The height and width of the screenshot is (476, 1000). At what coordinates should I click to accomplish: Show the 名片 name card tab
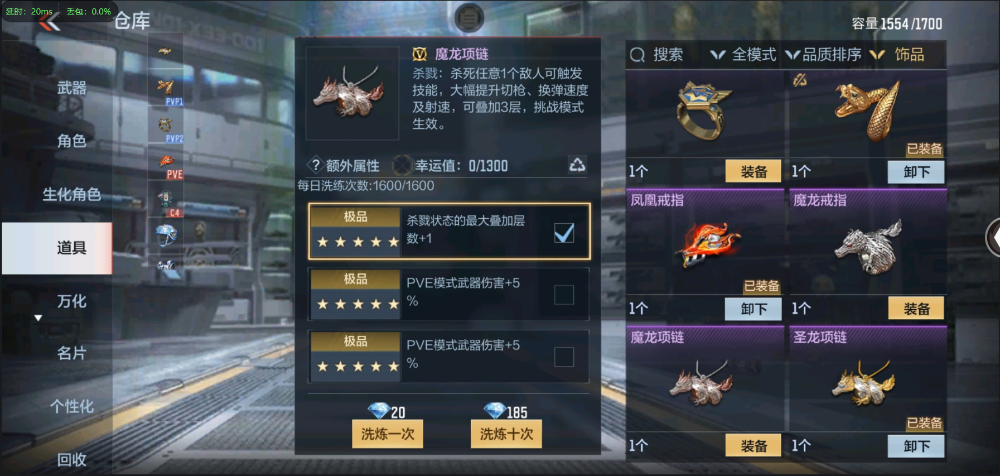(71, 353)
